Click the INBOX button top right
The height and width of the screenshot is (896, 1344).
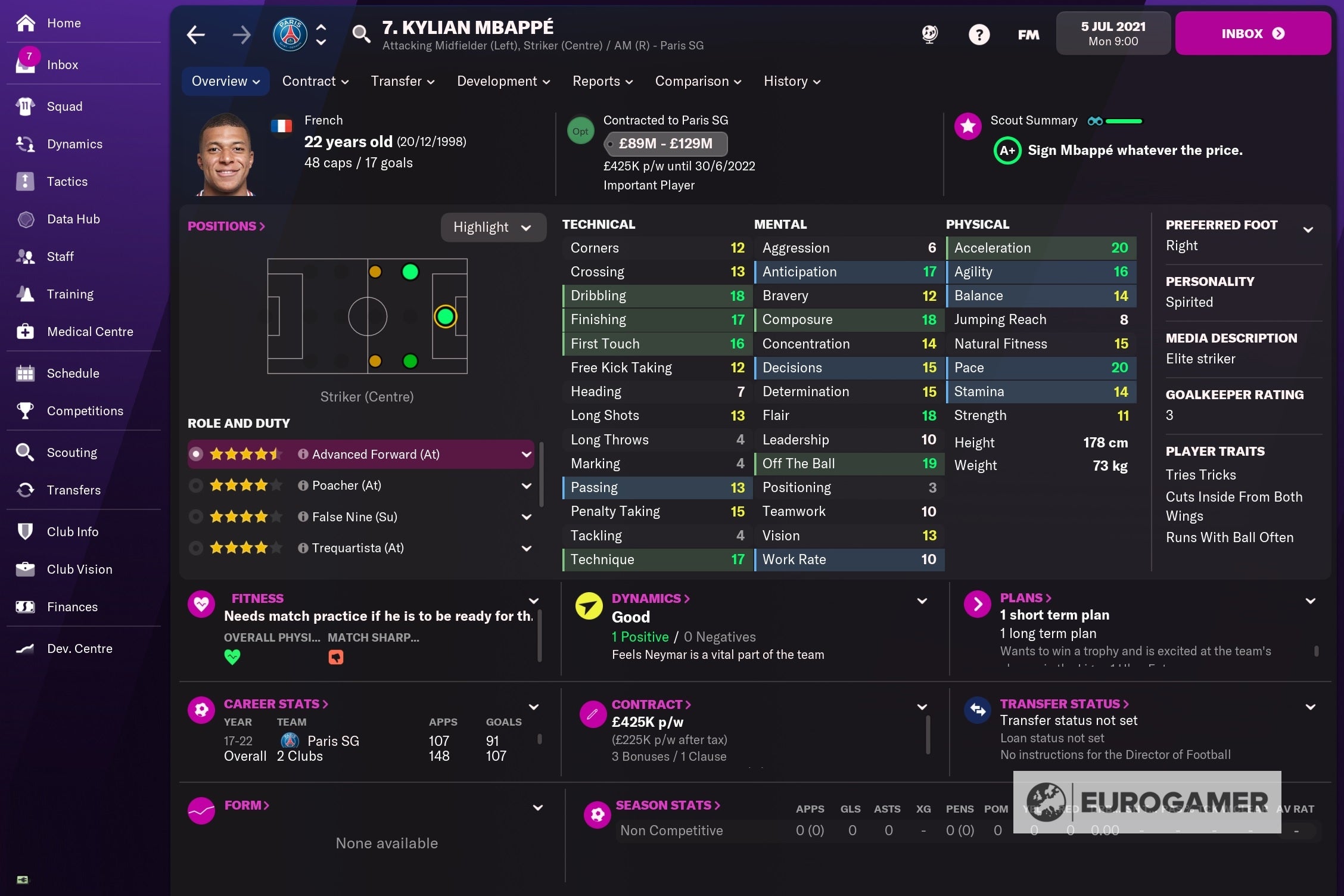pos(1253,33)
